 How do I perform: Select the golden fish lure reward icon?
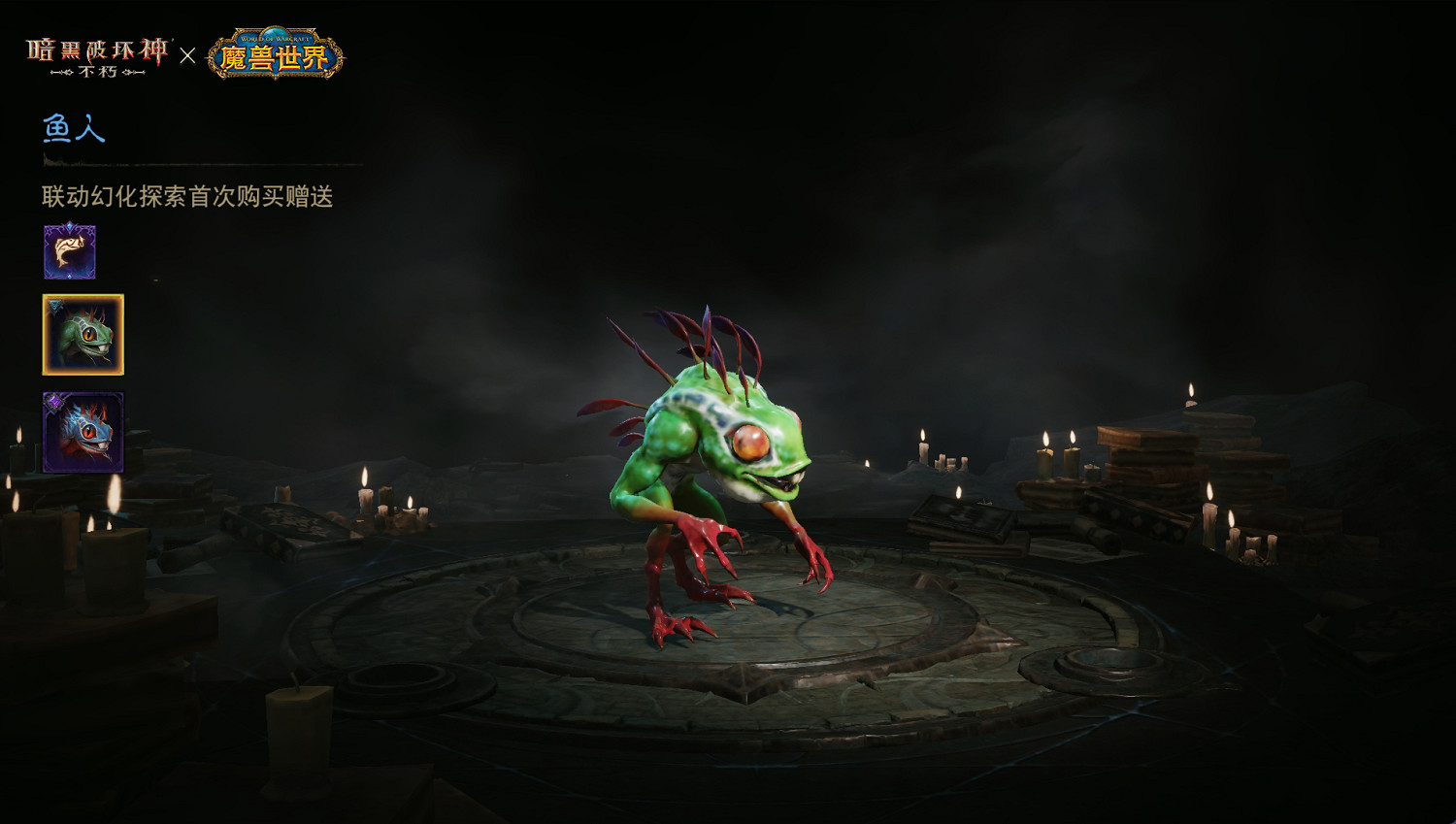click(68, 252)
